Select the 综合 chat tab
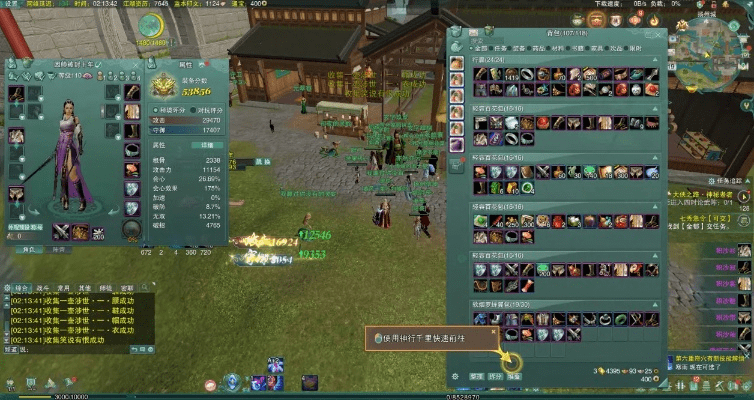754x400 pixels. [x=23, y=286]
